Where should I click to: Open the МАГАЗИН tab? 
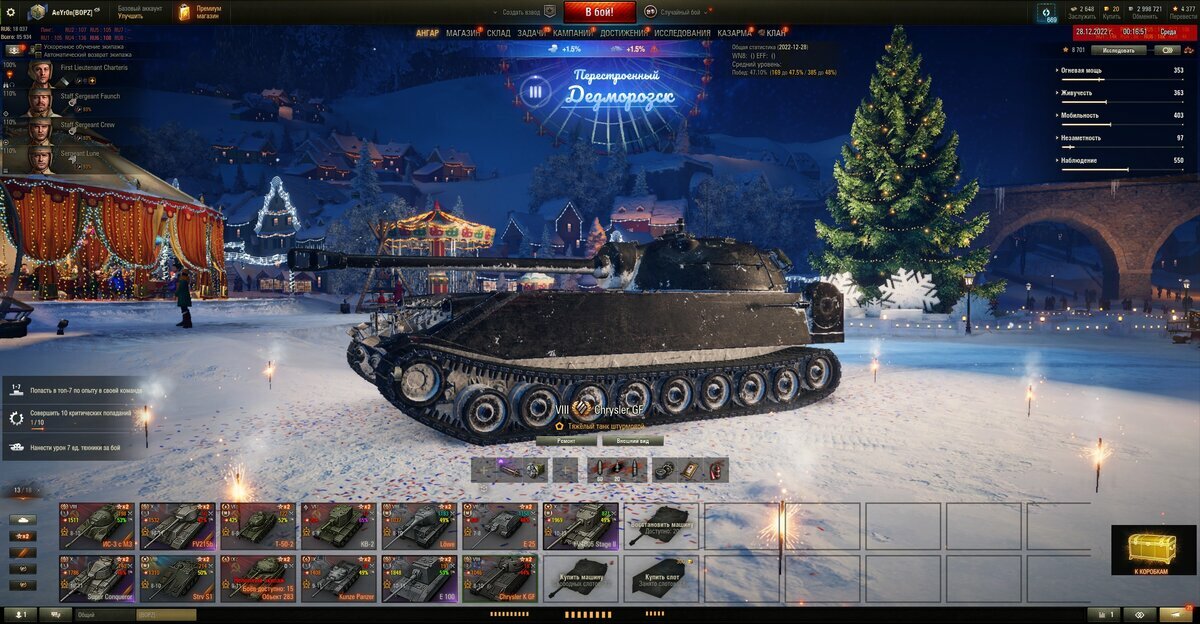(x=463, y=33)
